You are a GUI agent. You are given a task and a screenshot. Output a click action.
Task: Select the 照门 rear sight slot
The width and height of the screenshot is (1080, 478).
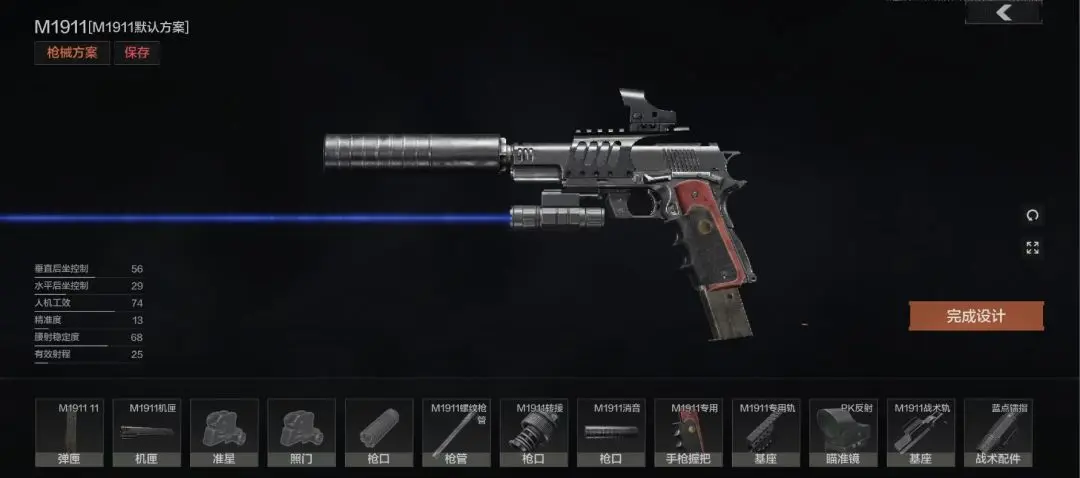(x=301, y=433)
